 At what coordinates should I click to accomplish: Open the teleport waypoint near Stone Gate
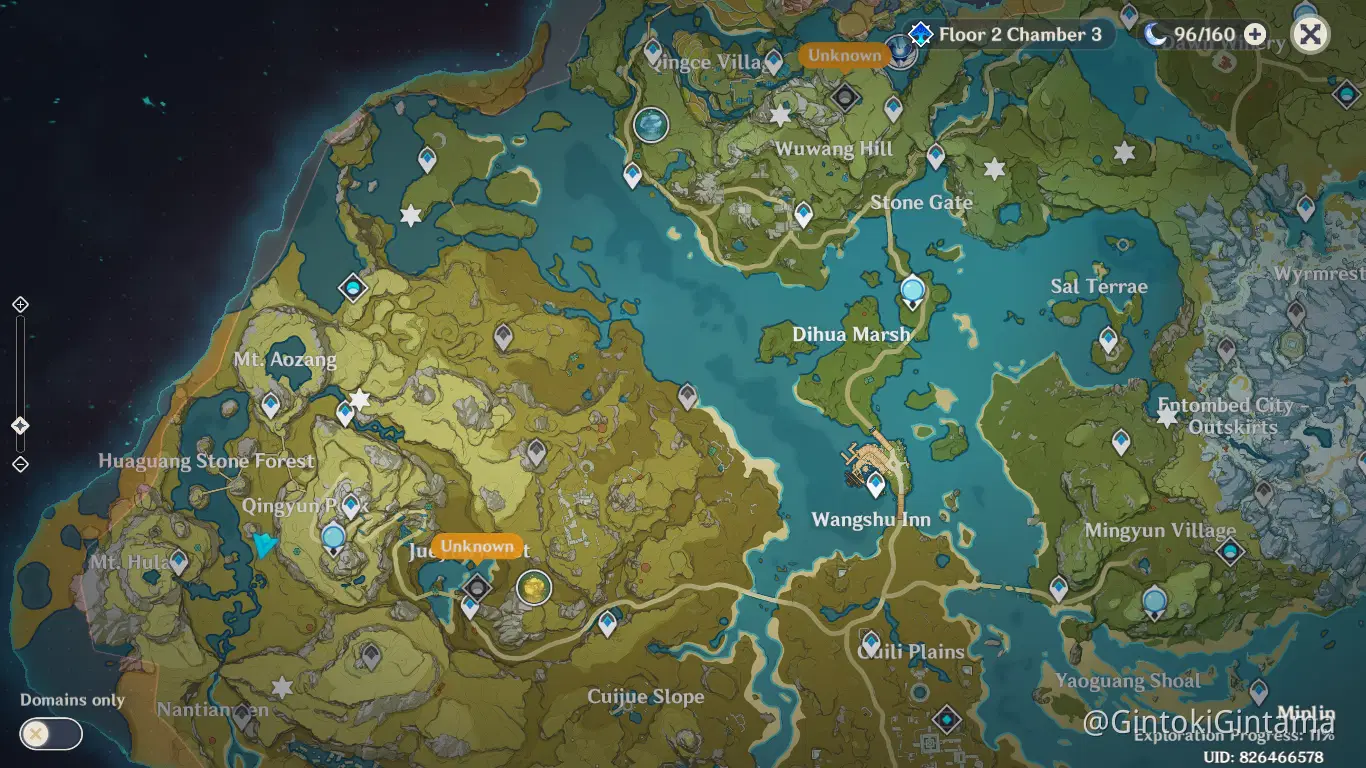click(936, 157)
